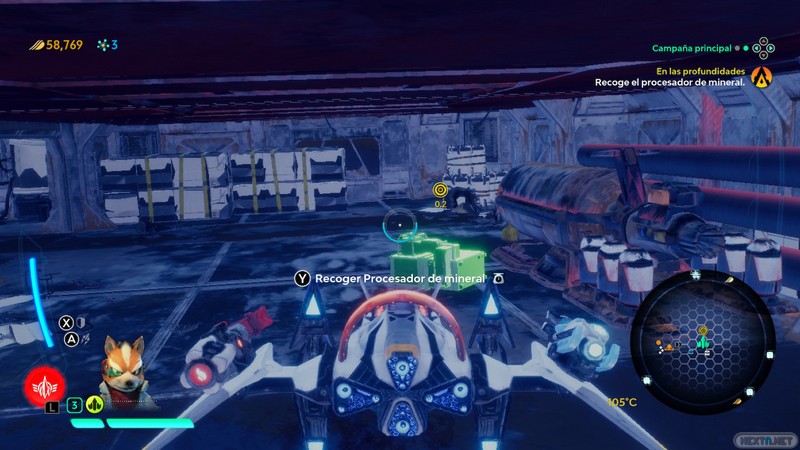Click the yellow objective waypoint marker

pos(441,189)
